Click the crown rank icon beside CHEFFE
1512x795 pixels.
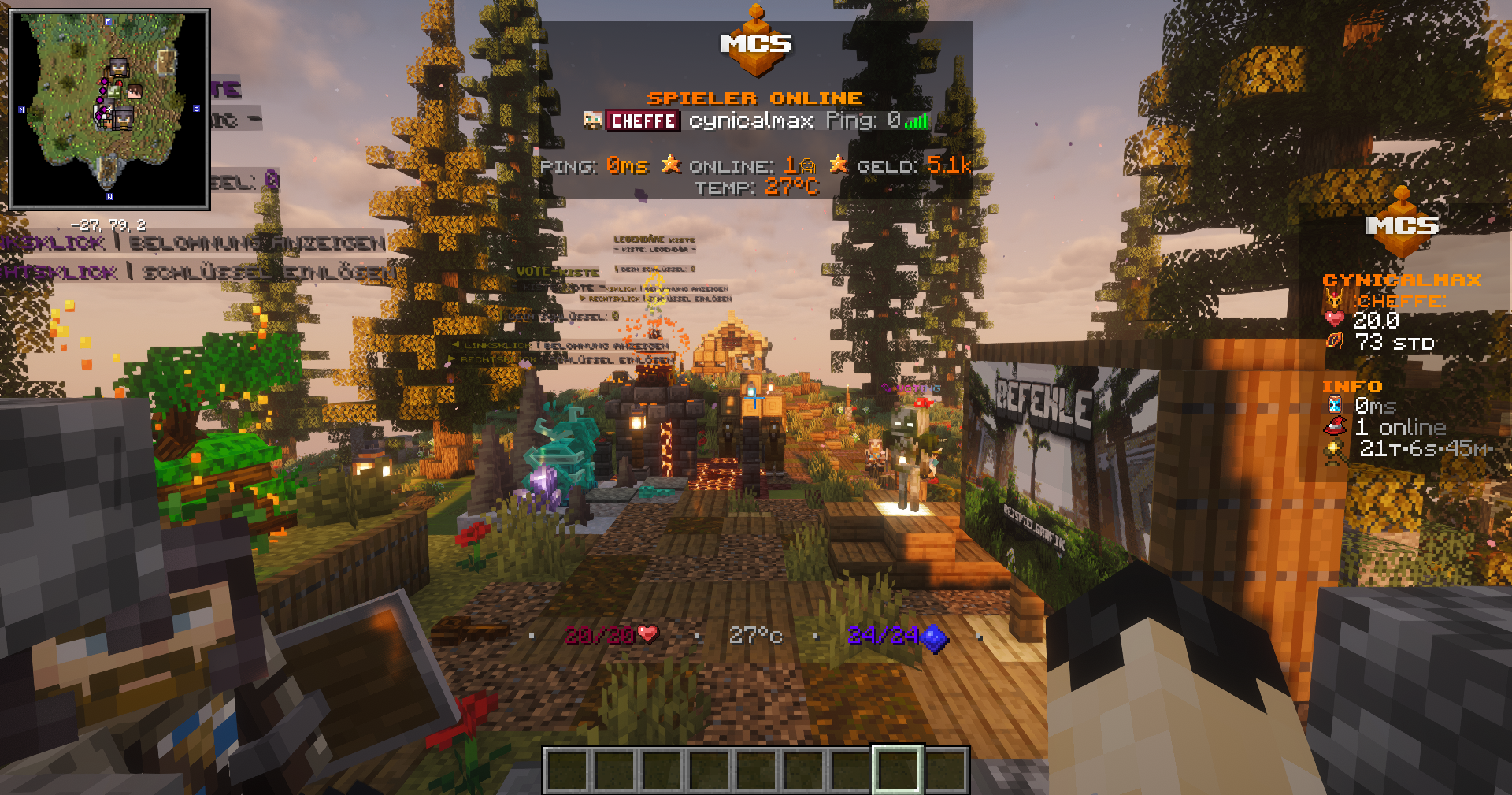coord(1334,299)
